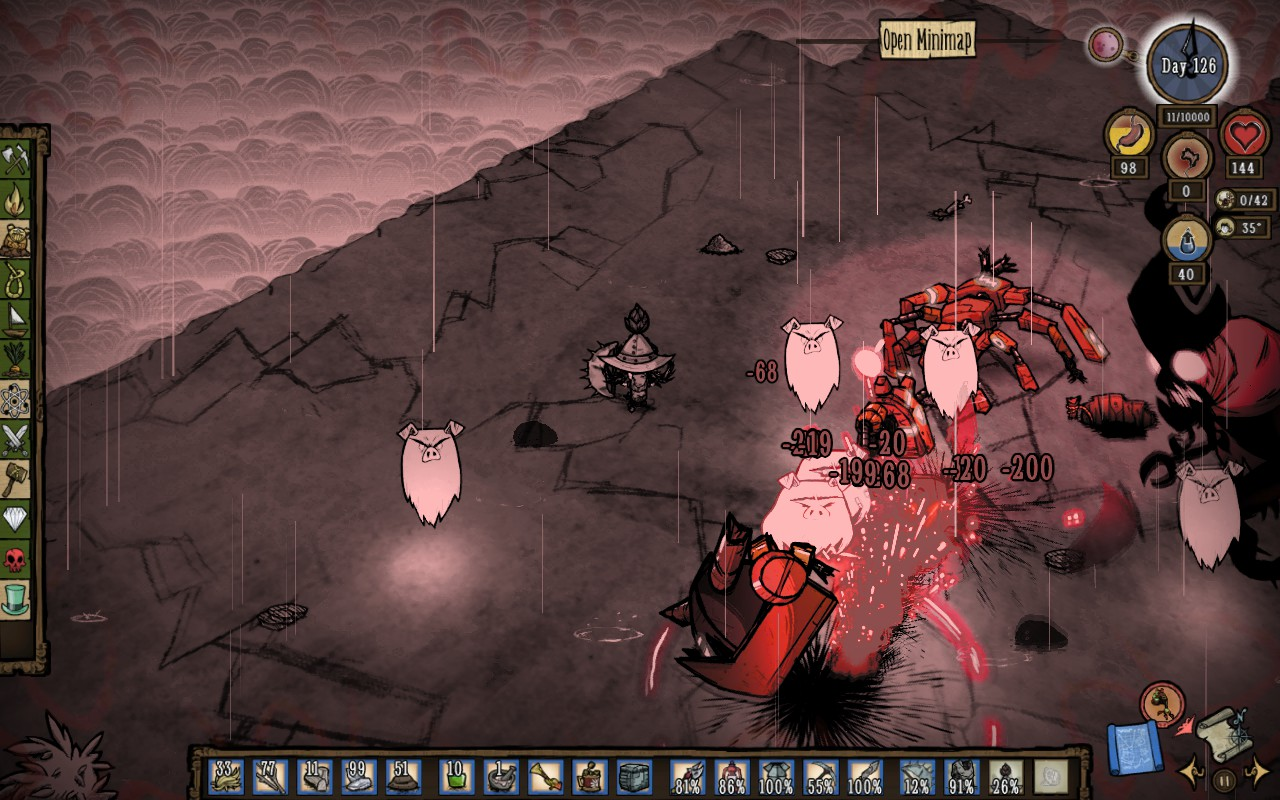Rotate the camera with the left arrow
The image size is (1280, 800).
[1190, 772]
